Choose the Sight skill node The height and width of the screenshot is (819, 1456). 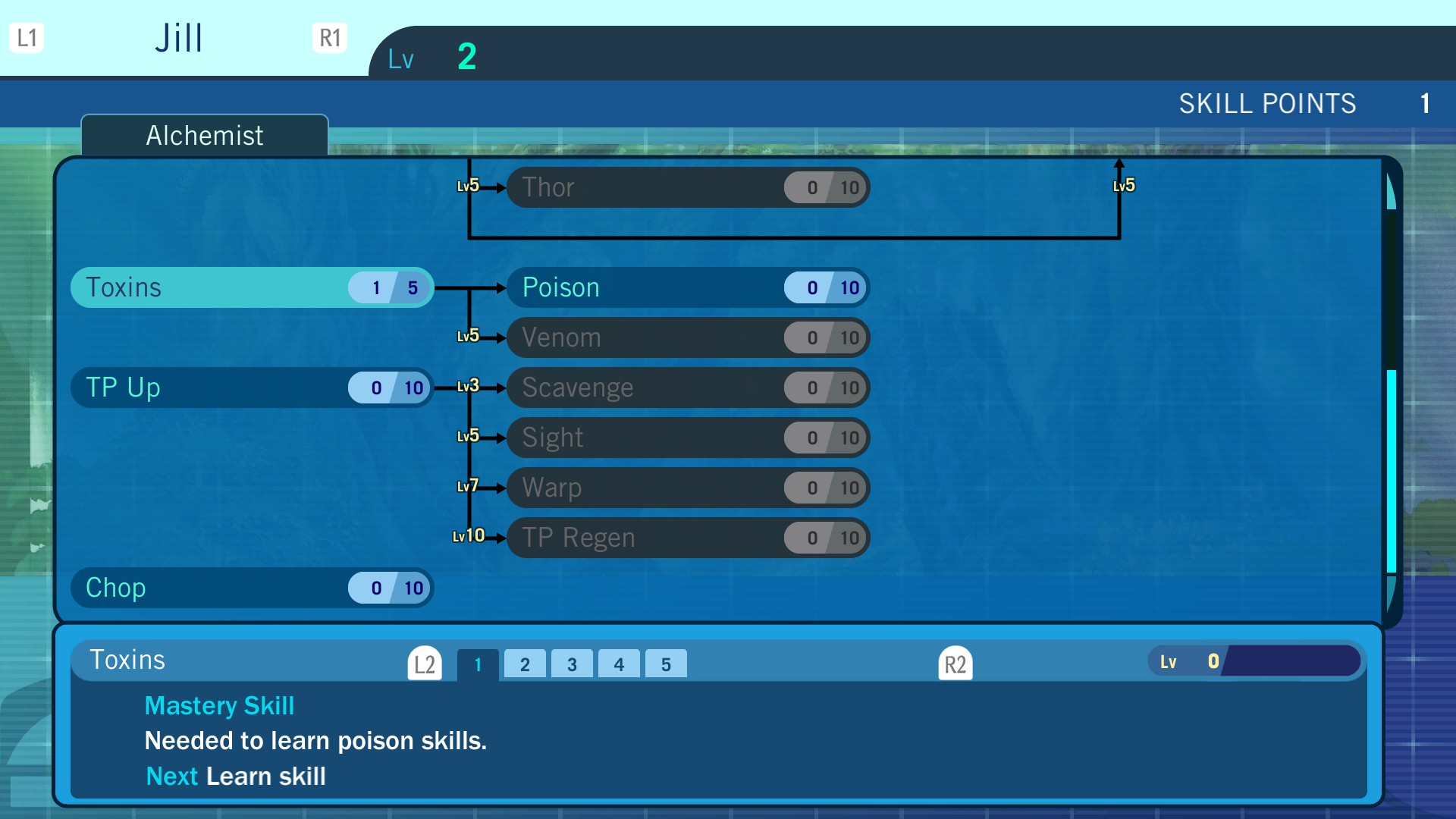687,438
